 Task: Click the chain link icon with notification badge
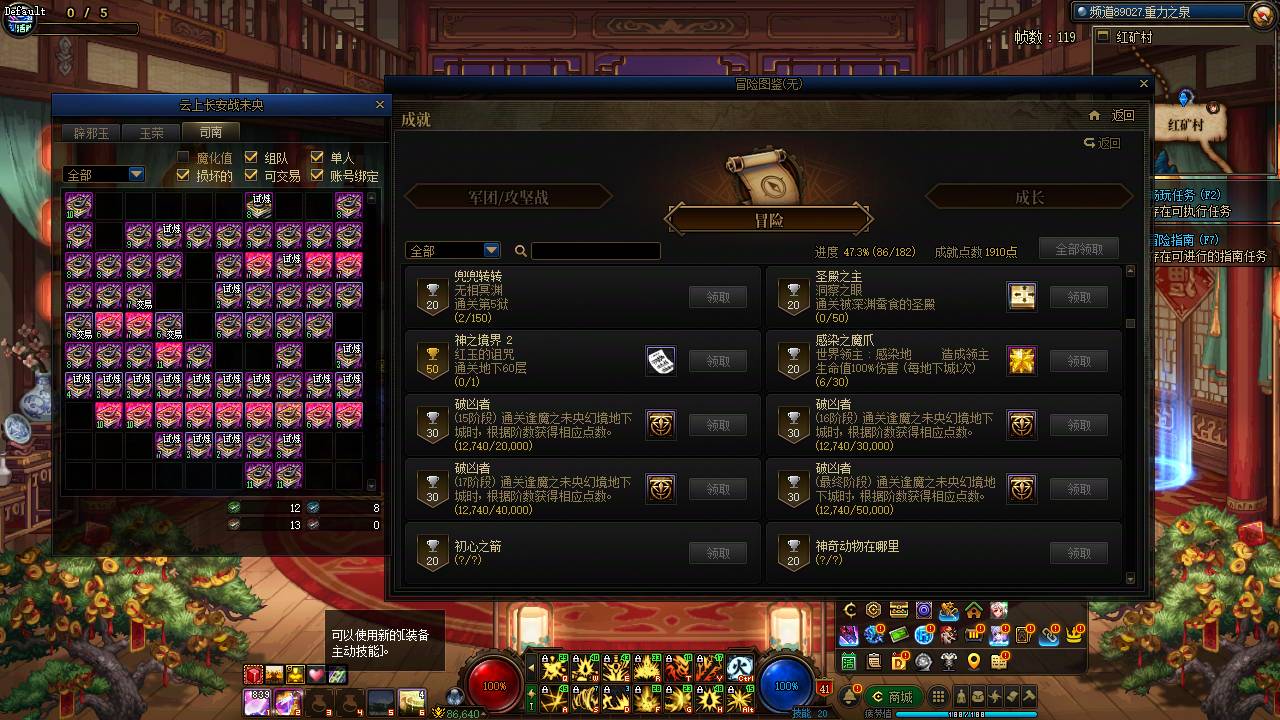coord(1046,637)
